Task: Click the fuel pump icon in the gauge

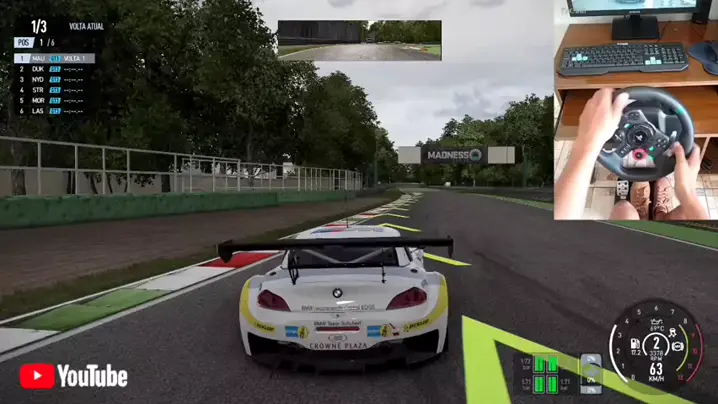Action: 635,343
